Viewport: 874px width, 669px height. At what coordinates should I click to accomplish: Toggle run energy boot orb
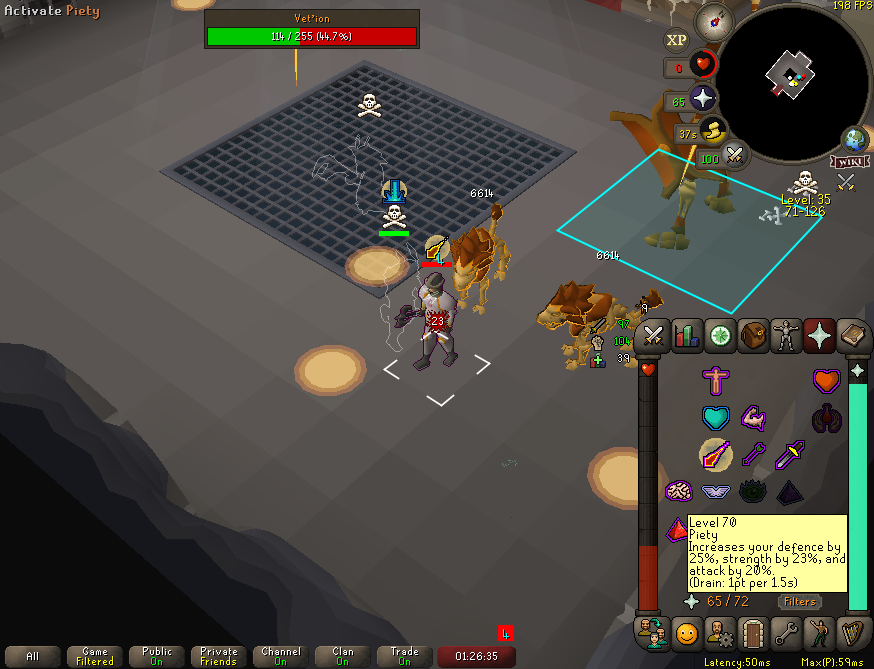coord(712,130)
